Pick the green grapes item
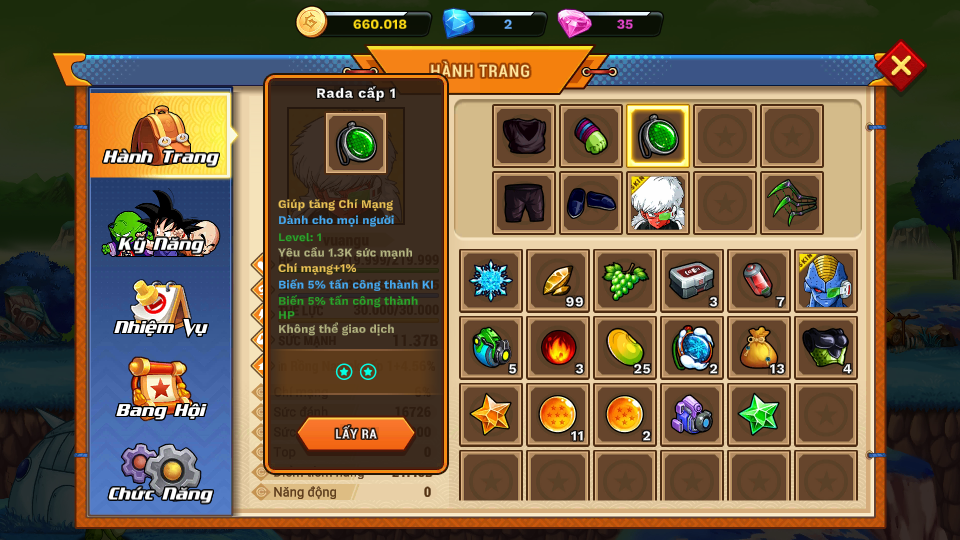The image size is (960, 540). coord(625,281)
